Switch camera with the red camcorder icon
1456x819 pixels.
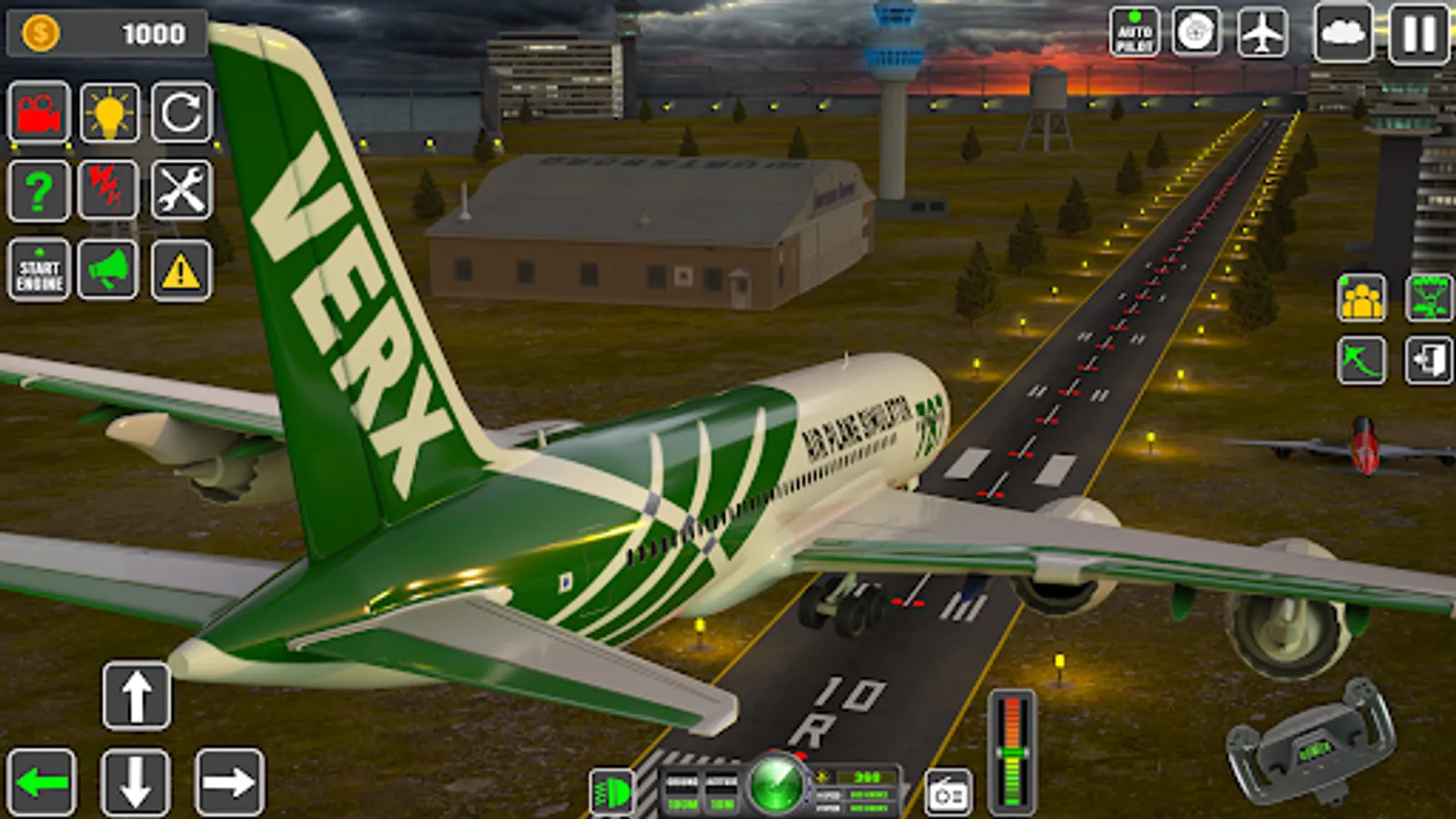39,113
